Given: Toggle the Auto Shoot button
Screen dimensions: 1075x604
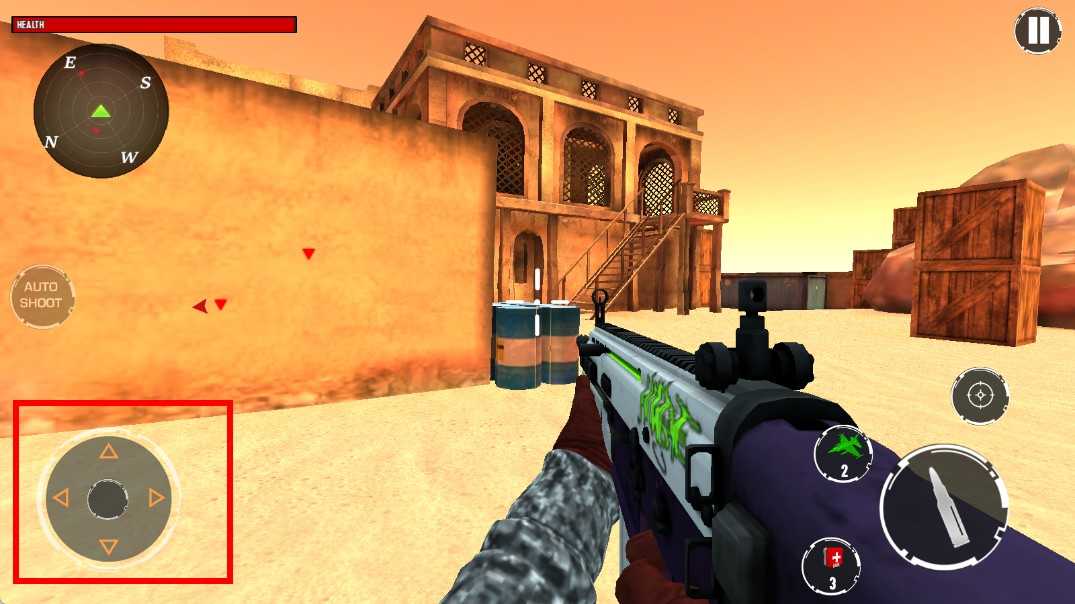Looking at the screenshot, I should coord(42,296).
